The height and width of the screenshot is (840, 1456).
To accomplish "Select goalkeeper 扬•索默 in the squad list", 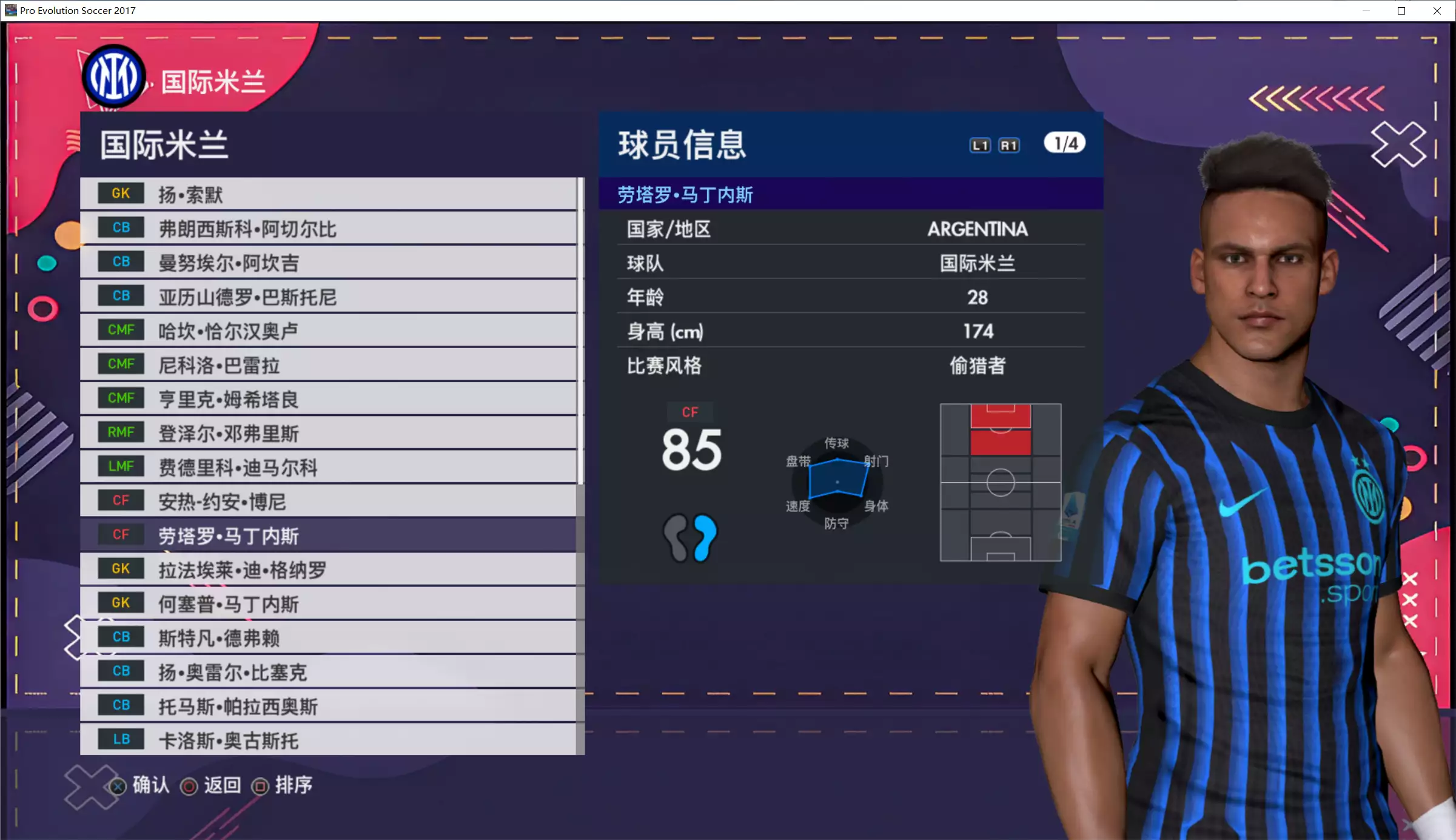I will click(x=327, y=194).
